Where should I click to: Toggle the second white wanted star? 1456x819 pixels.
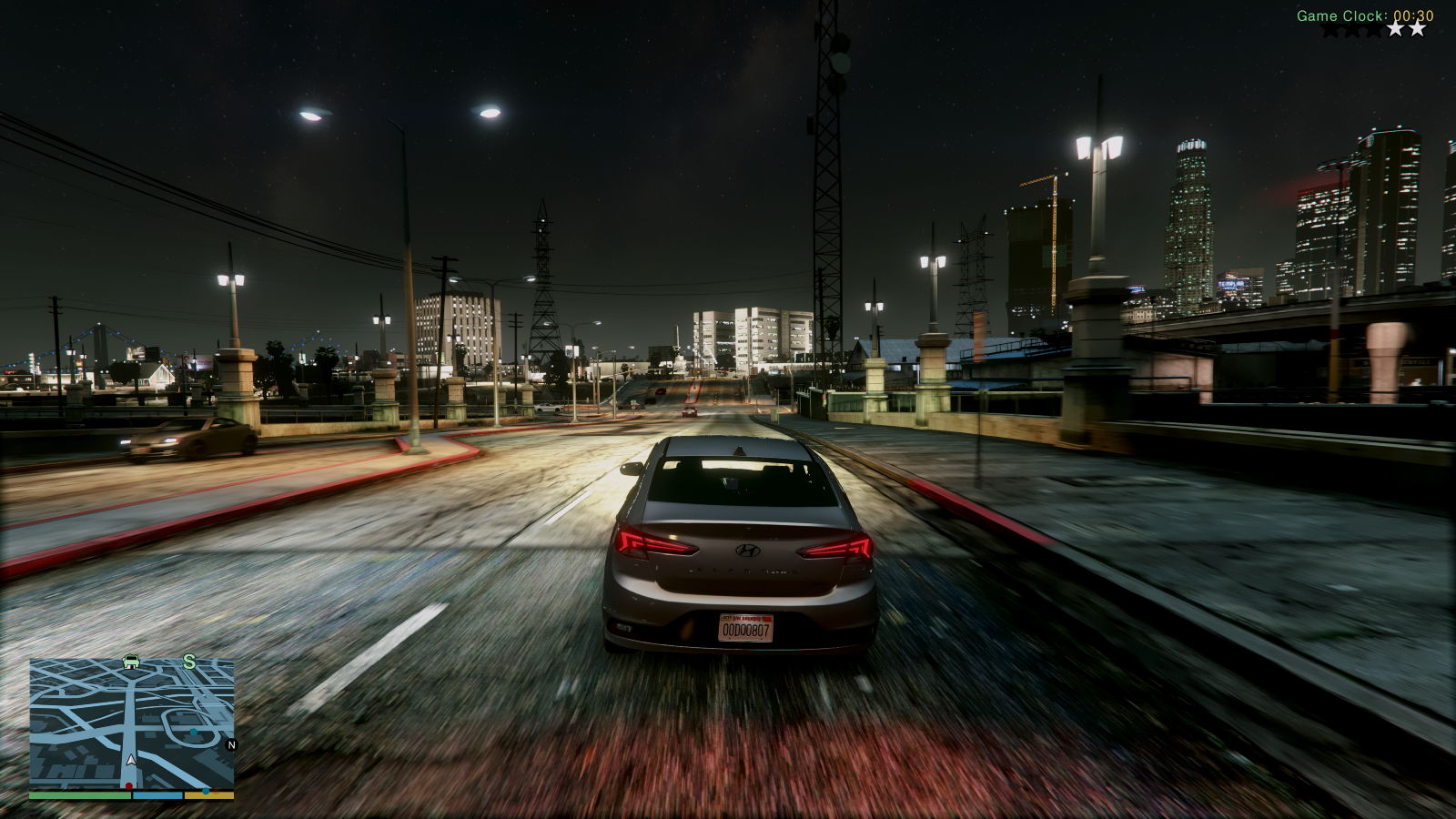point(1417,29)
